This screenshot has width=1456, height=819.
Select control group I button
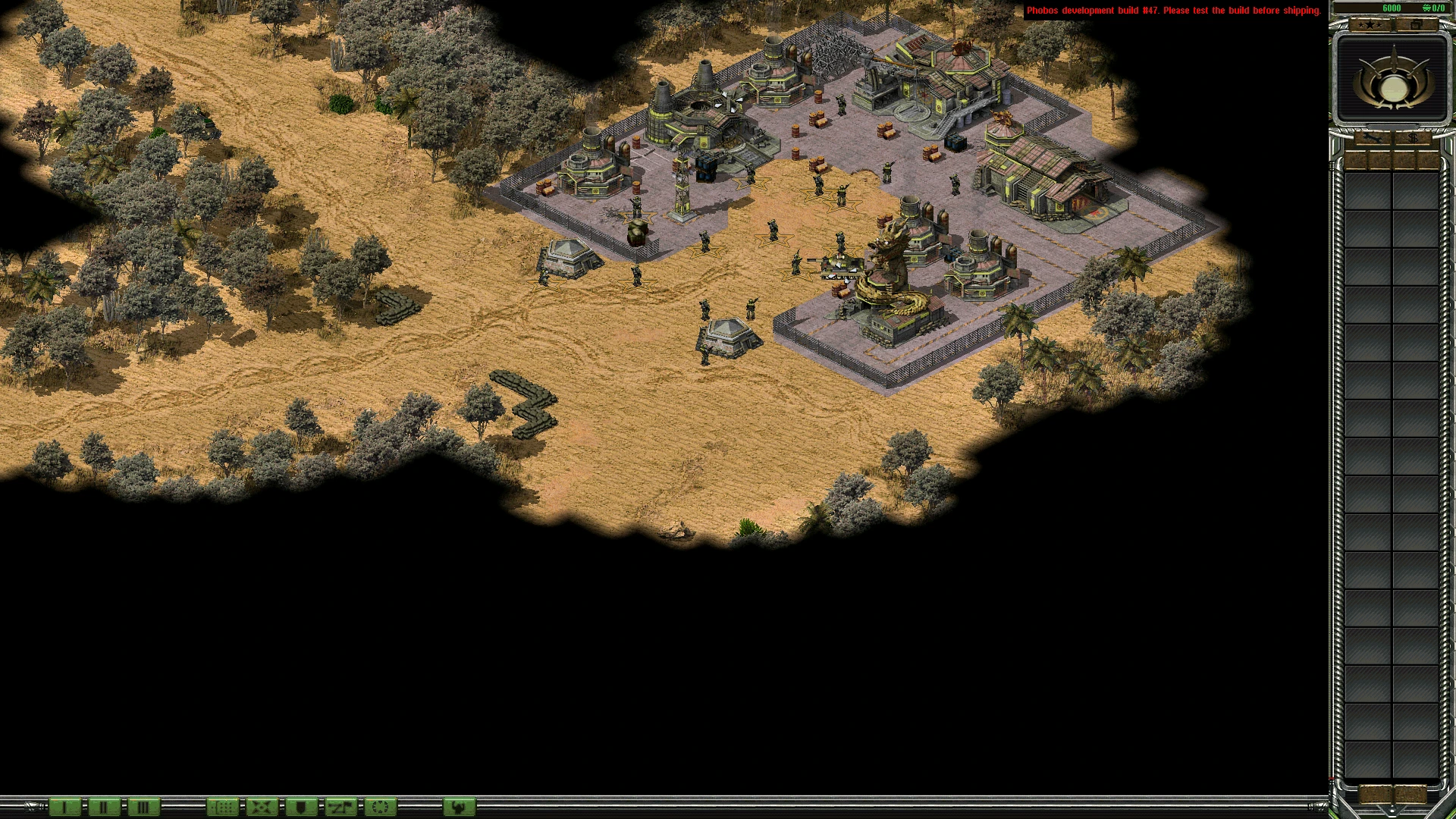[x=64, y=807]
